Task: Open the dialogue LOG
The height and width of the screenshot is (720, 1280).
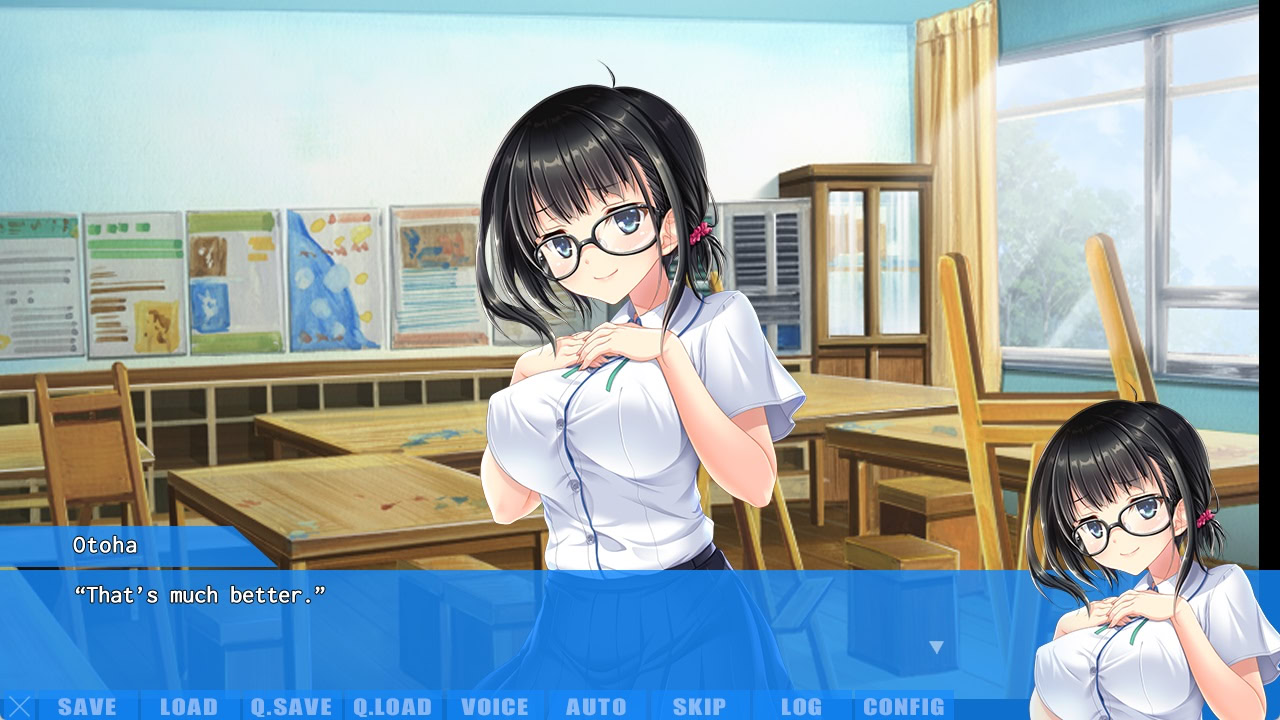Action: (x=801, y=707)
